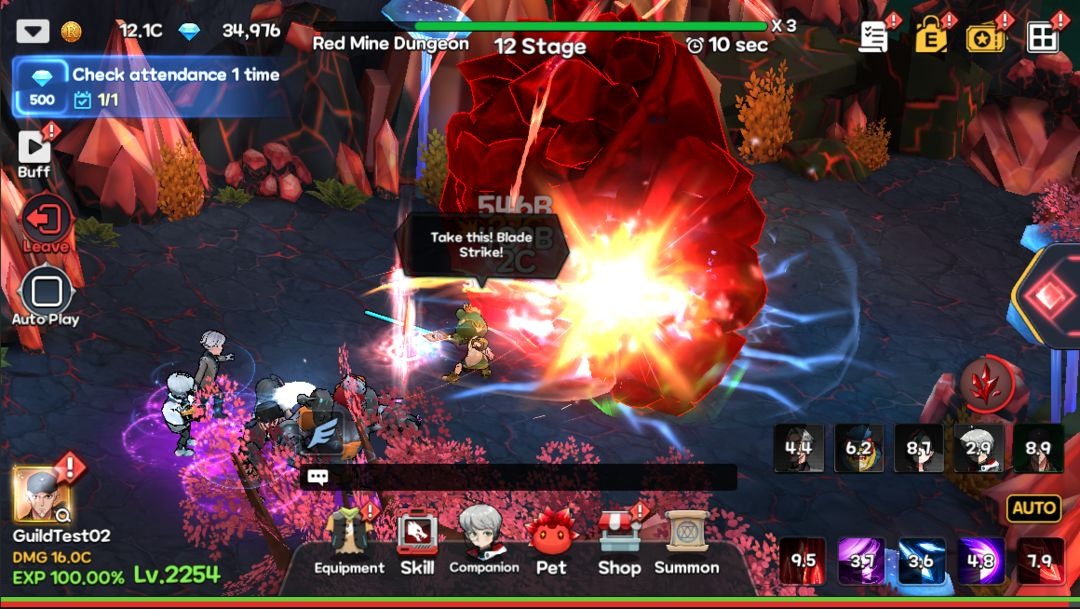Claim the Check attendance quest reward
1080x609 pixels.
pos(42,87)
